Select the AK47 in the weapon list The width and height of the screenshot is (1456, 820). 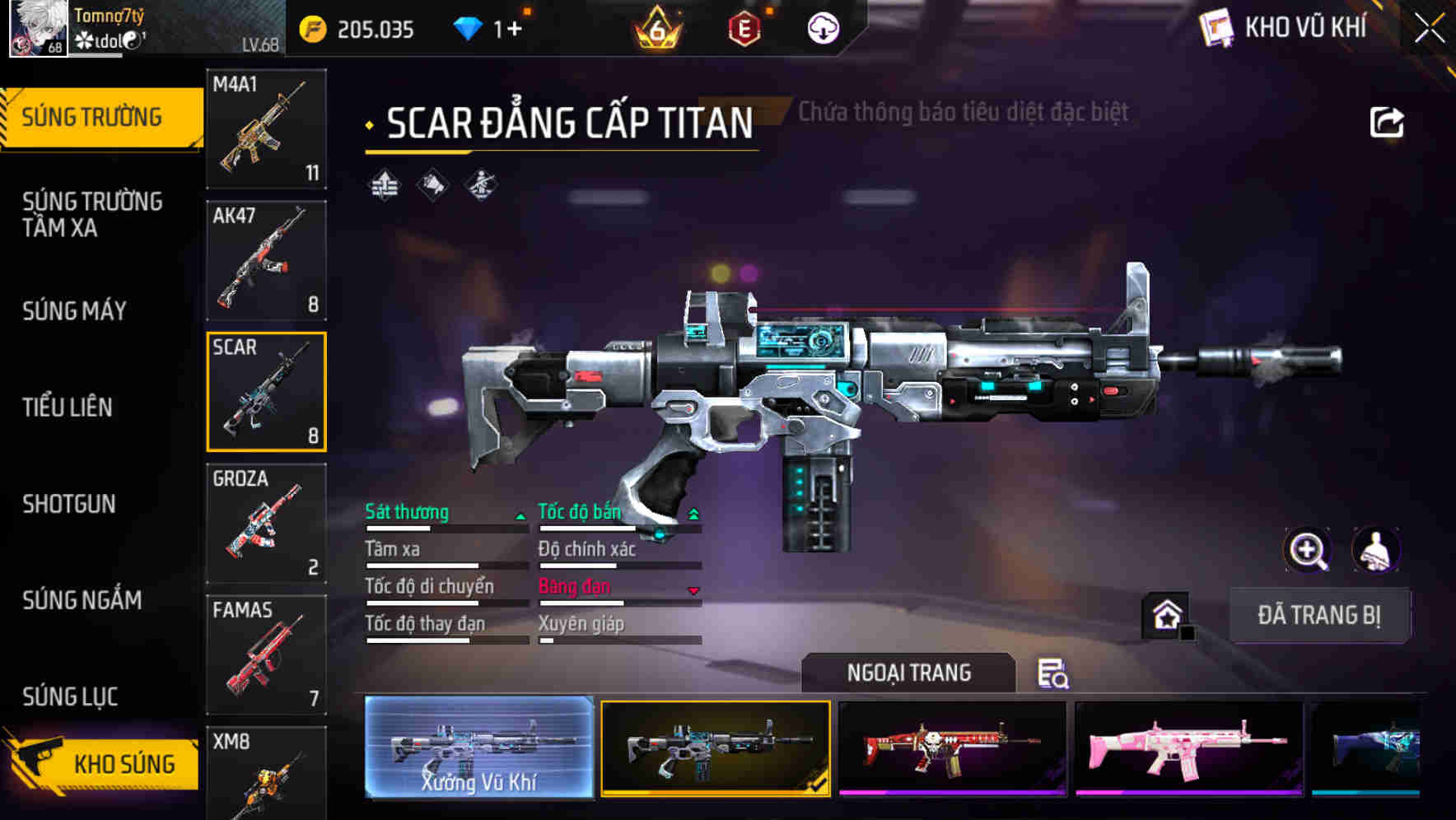tap(265, 262)
